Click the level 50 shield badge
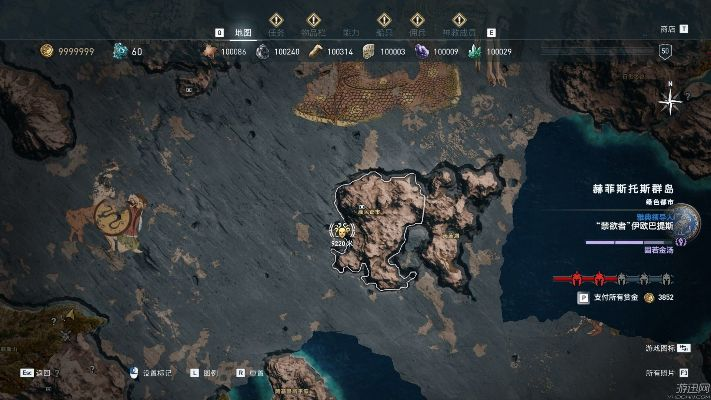 point(665,51)
